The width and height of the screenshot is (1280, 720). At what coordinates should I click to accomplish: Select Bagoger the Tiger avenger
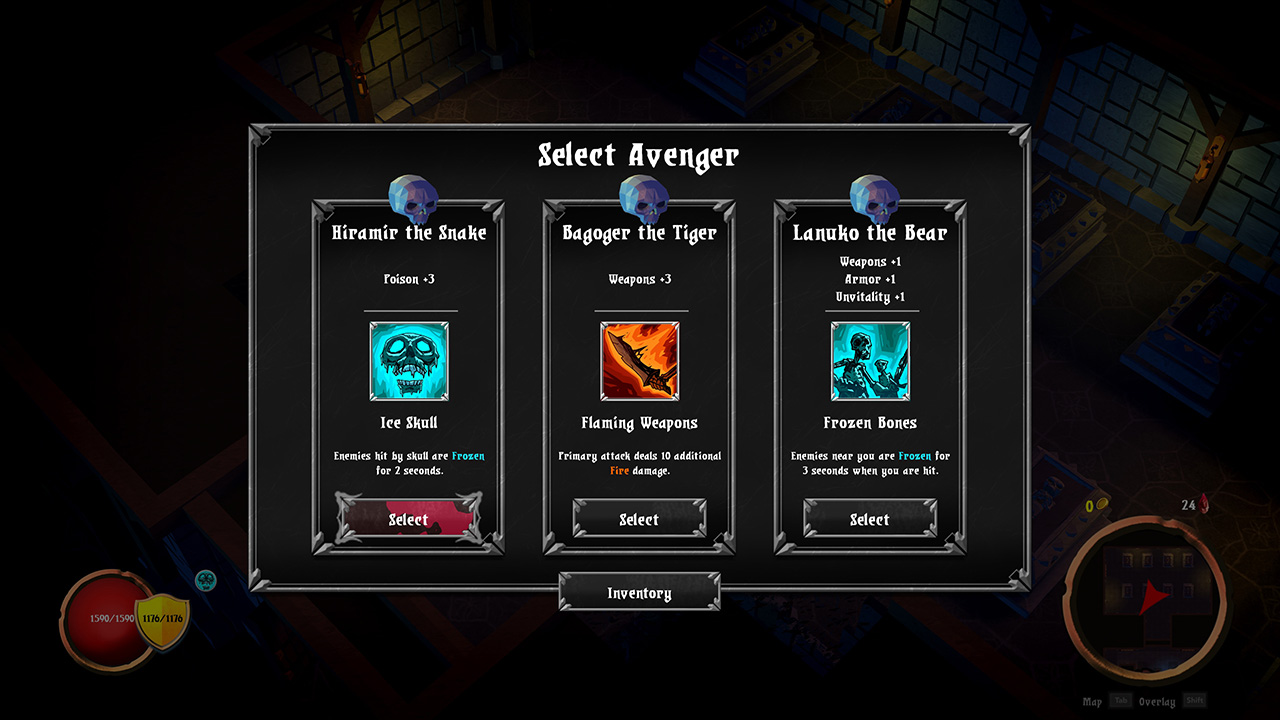coord(639,519)
